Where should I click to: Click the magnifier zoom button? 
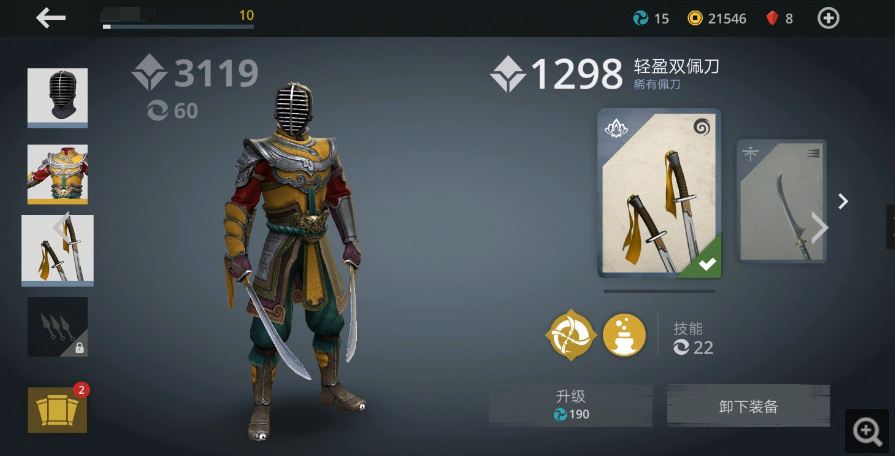tap(866, 431)
